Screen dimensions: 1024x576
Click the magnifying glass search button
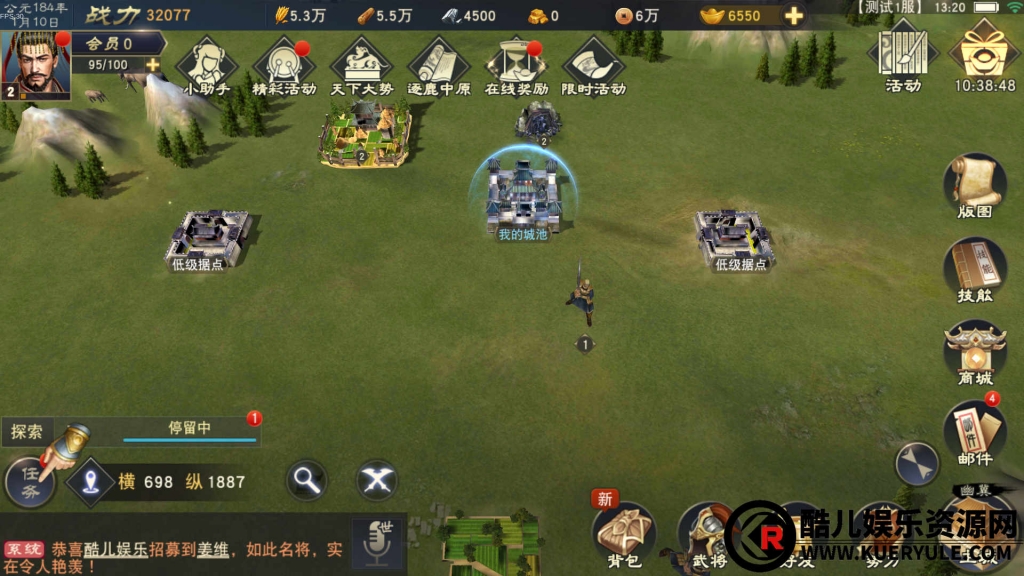click(307, 481)
